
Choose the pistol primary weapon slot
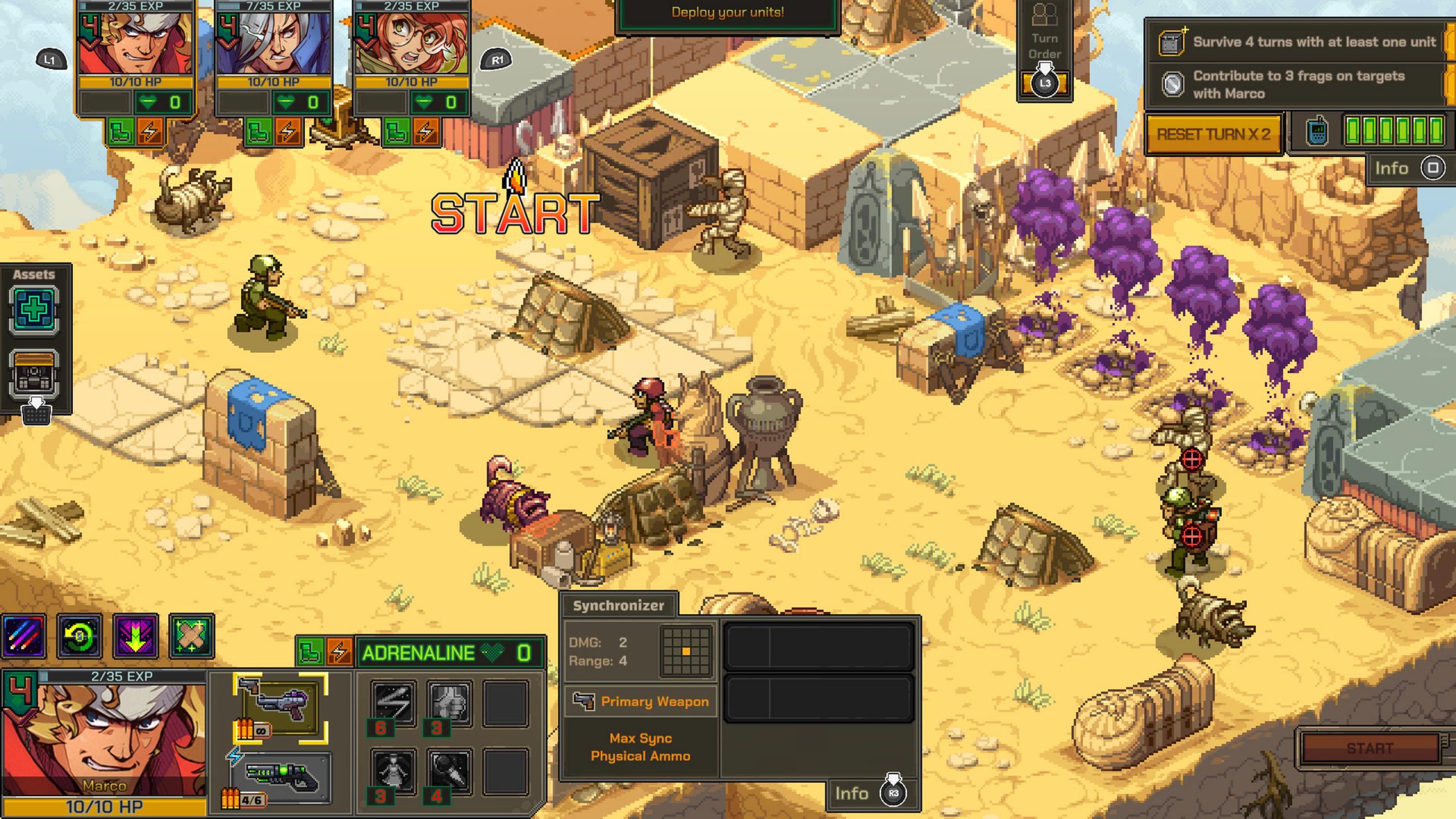(x=280, y=707)
